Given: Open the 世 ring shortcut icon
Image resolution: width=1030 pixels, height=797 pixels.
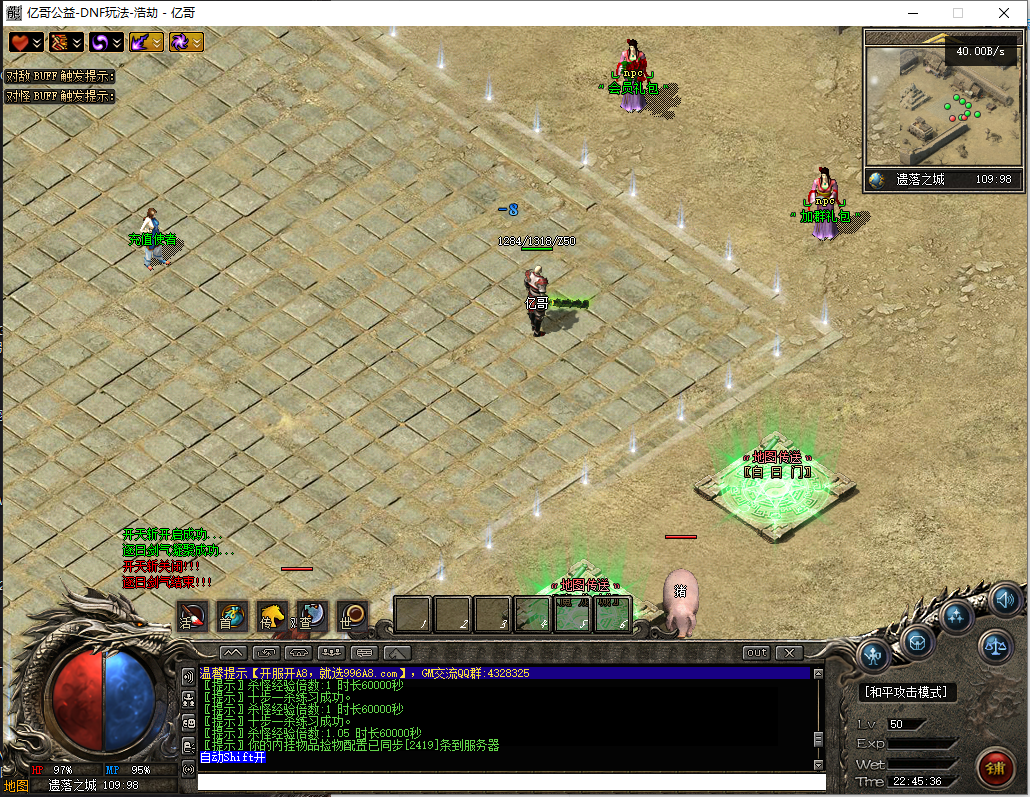Looking at the screenshot, I should 351,616.
